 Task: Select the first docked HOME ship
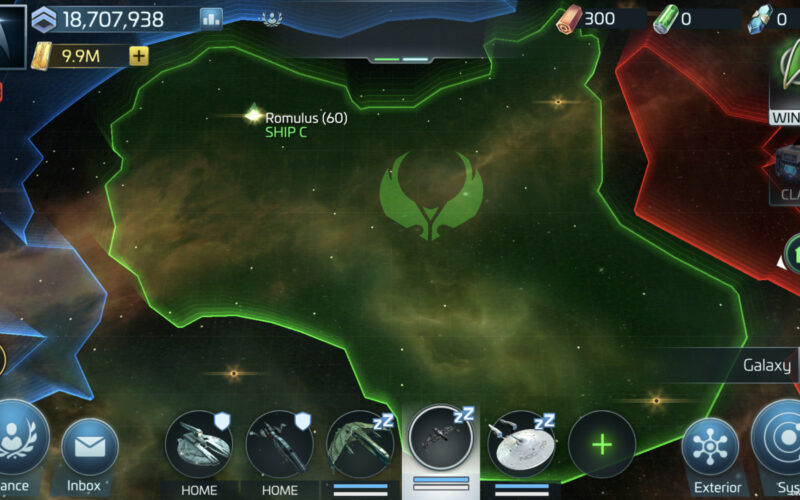tap(198, 443)
